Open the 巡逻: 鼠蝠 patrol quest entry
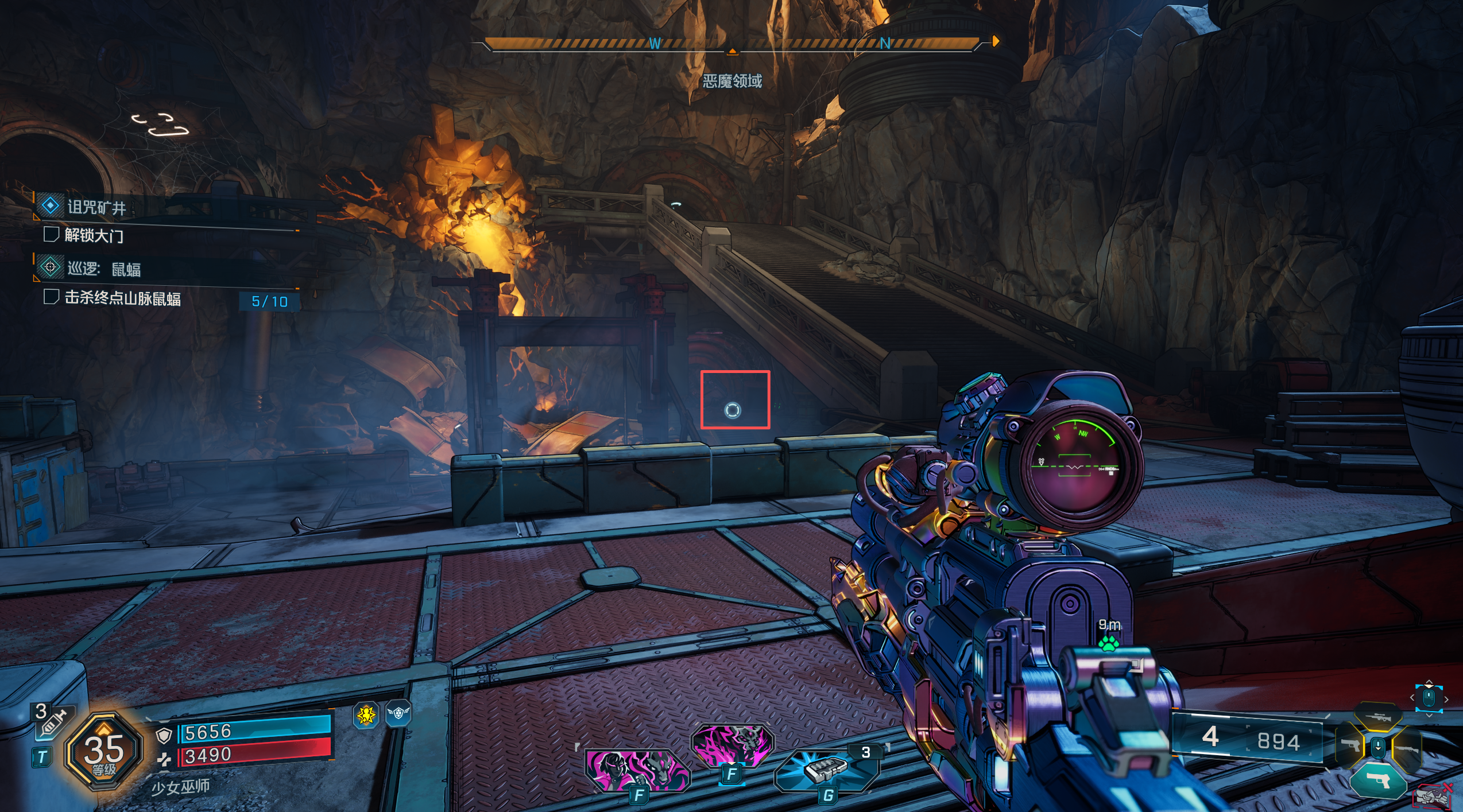1463x812 pixels. (x=103, y=269)
